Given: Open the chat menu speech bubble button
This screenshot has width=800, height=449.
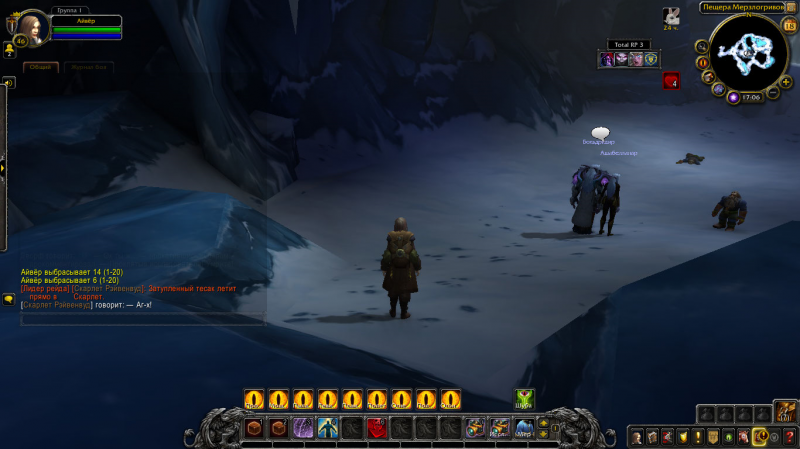Looking at the screenshot, I should coord(9,298).
